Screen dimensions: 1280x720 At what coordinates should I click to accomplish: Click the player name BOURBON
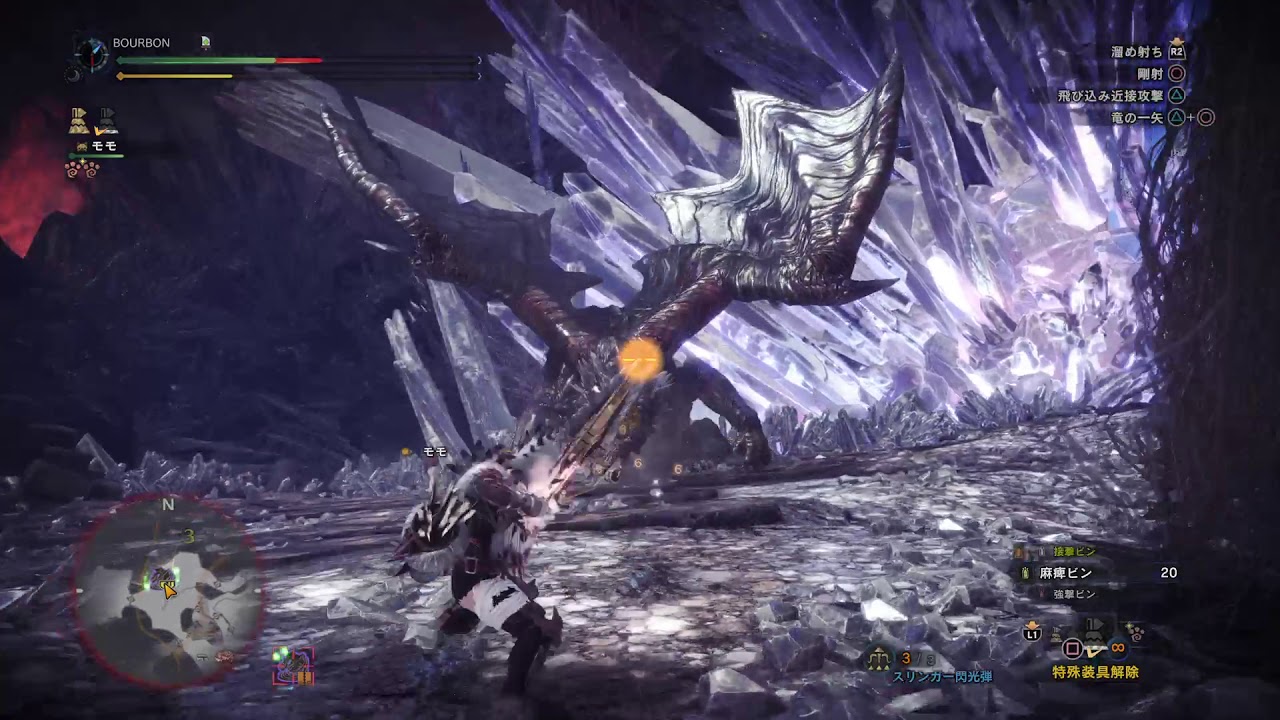141,43
